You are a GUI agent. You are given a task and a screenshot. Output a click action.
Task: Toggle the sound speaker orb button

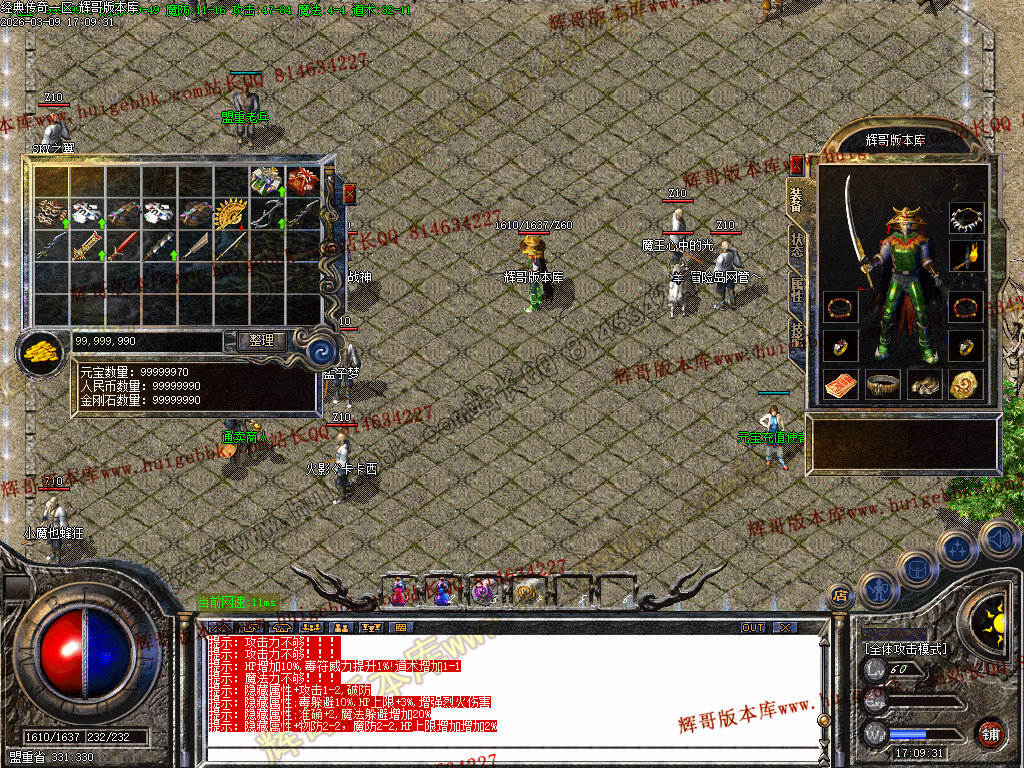[x=1000, y=540]
